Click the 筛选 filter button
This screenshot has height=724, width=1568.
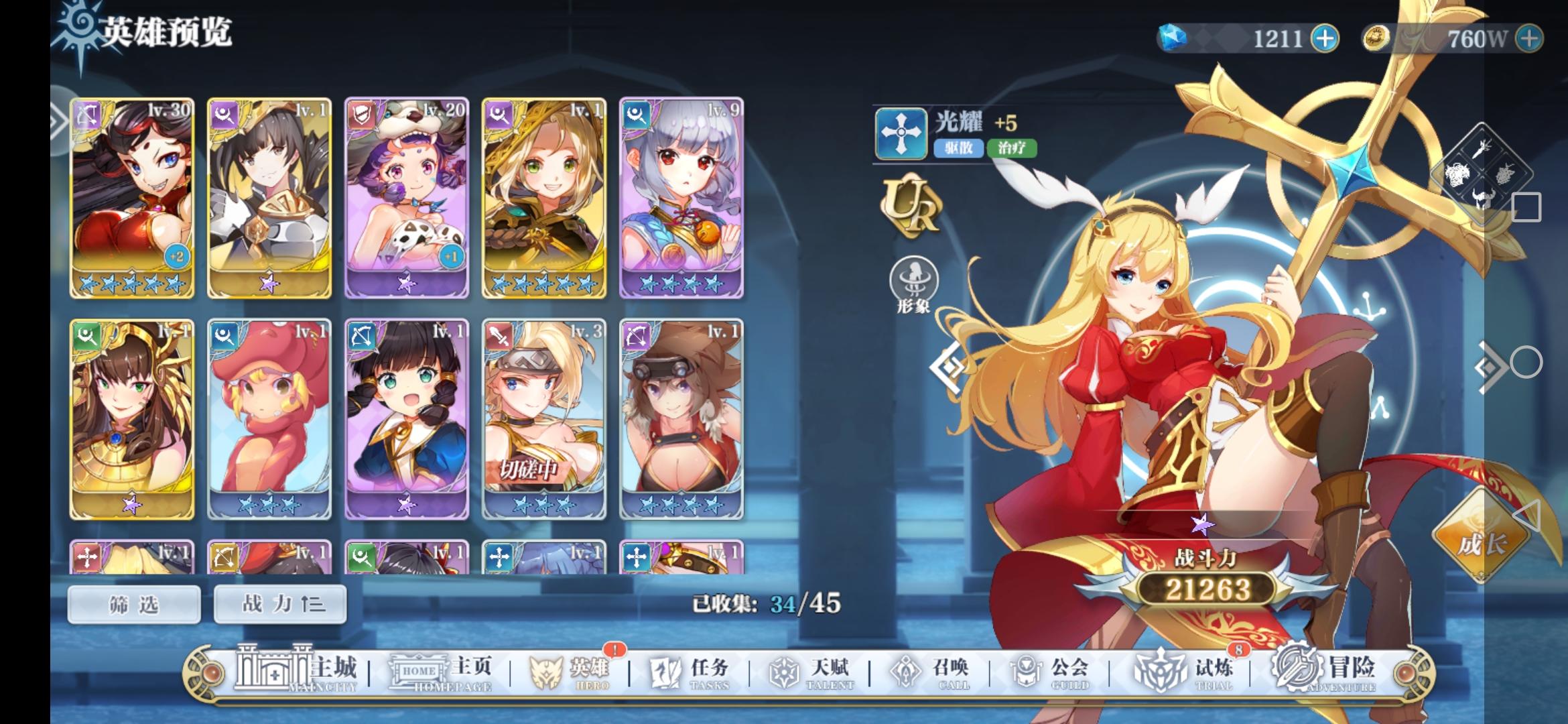pos(133,603)
